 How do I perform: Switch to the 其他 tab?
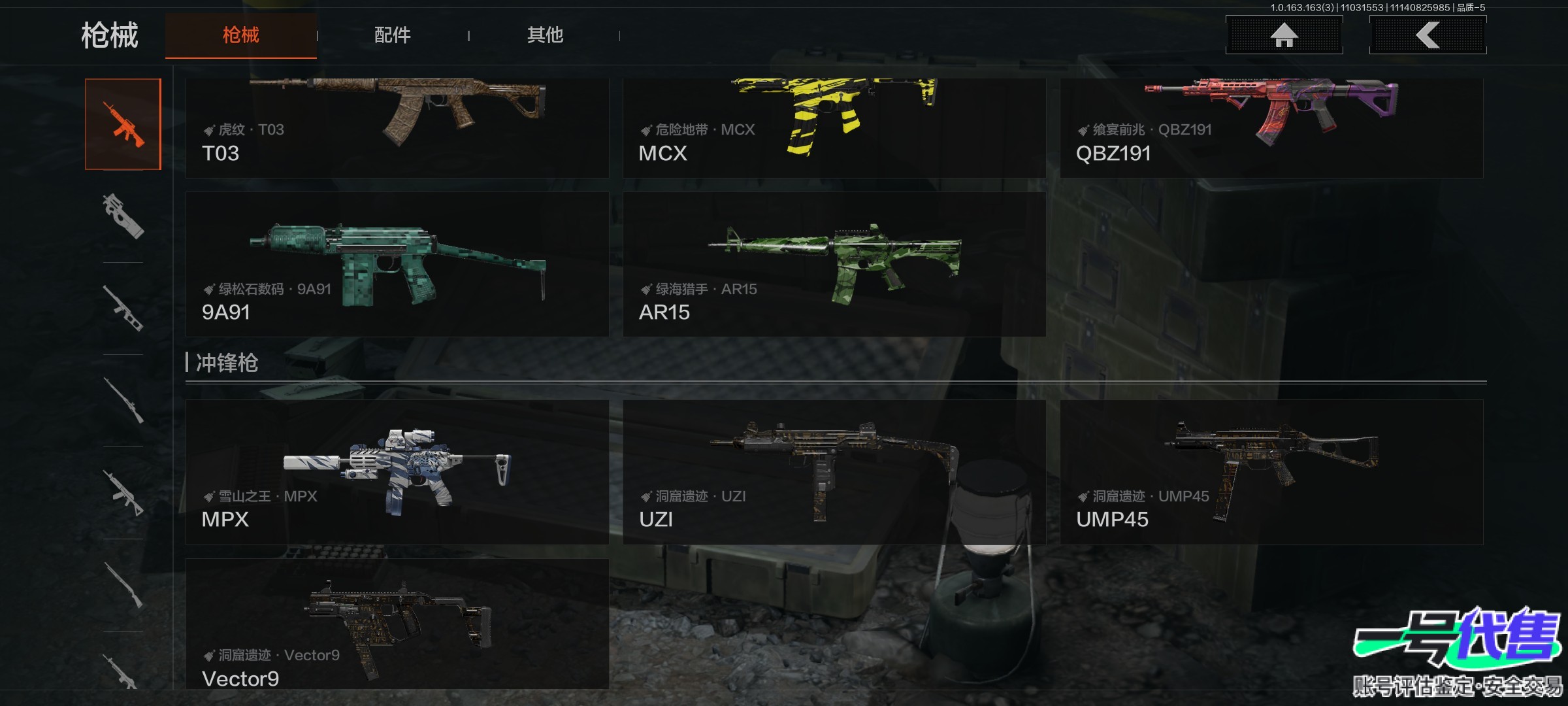point(545,35)
